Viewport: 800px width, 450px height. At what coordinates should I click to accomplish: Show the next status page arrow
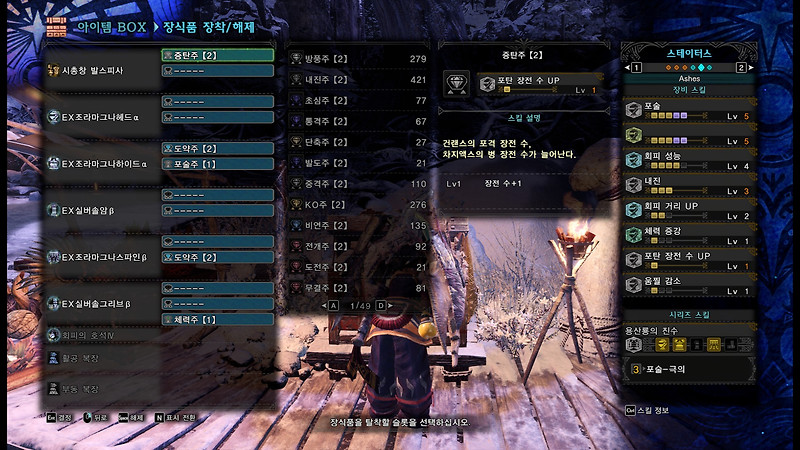pos(741,67)
